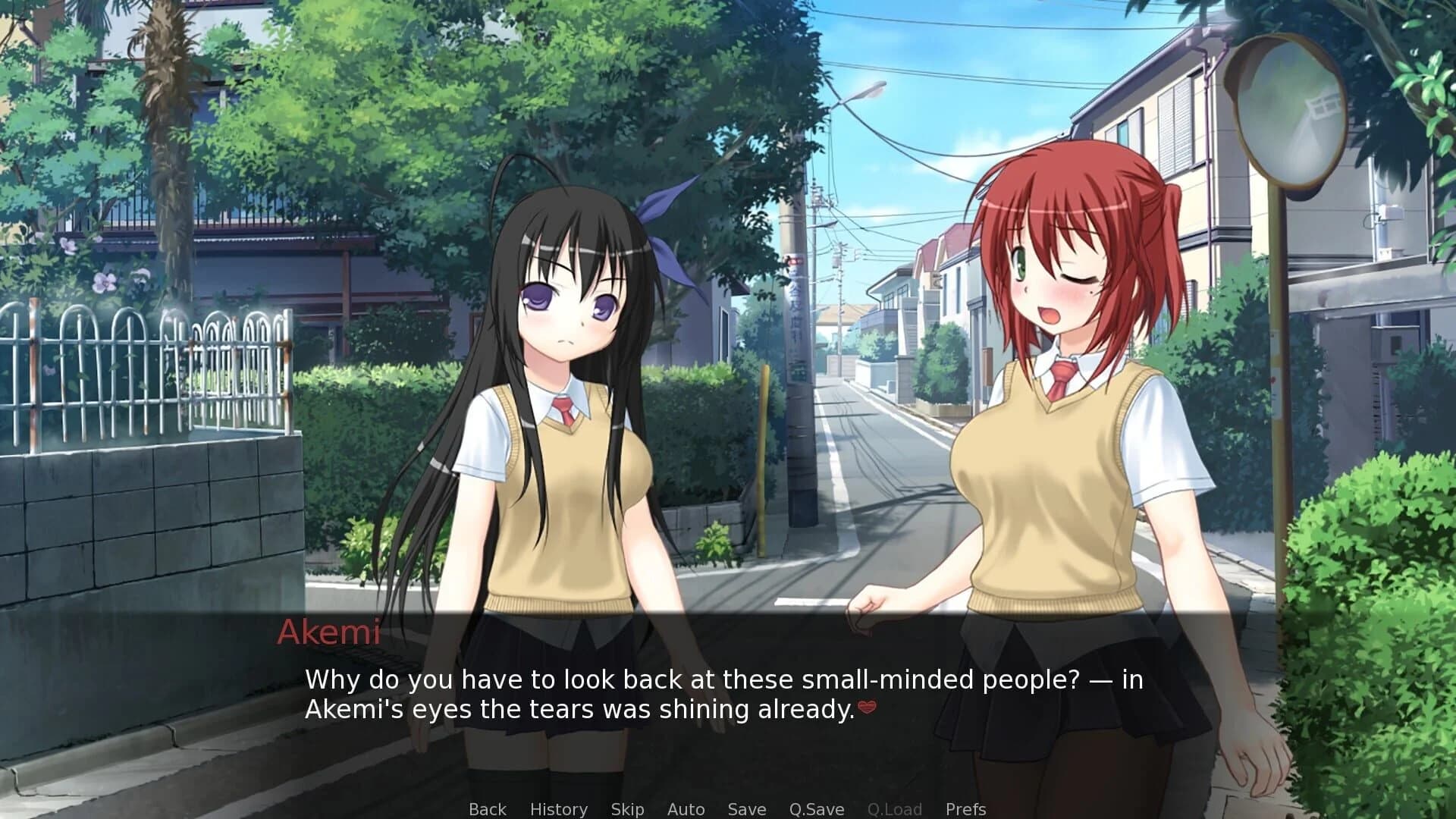Click the Q.Save label at the bottom
Viewport: 1456px width, 819px height.
pos(816,809)
